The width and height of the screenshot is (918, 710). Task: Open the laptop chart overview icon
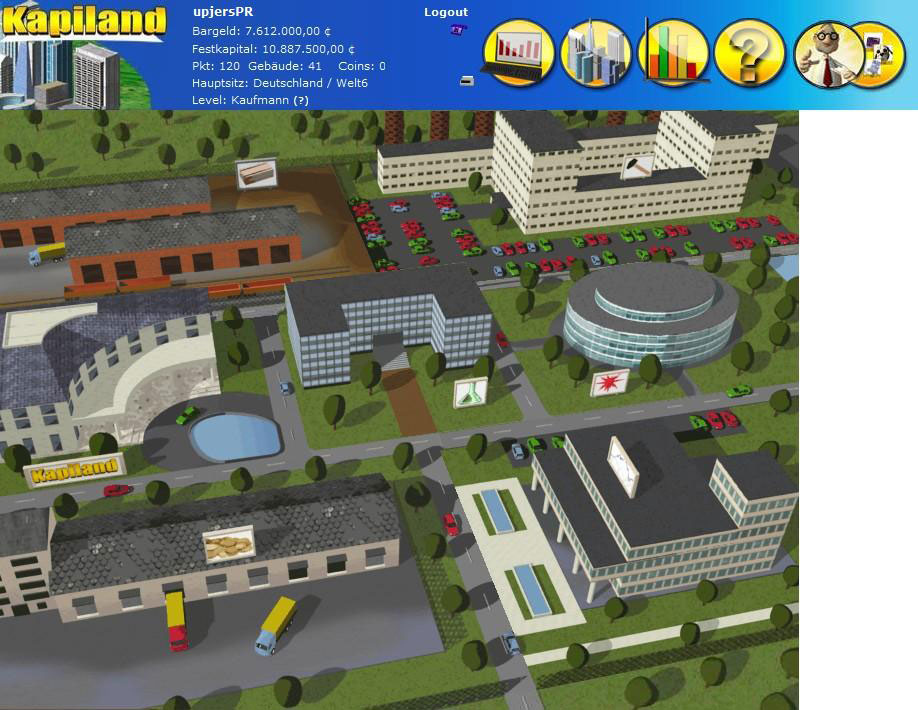(519, 53)
